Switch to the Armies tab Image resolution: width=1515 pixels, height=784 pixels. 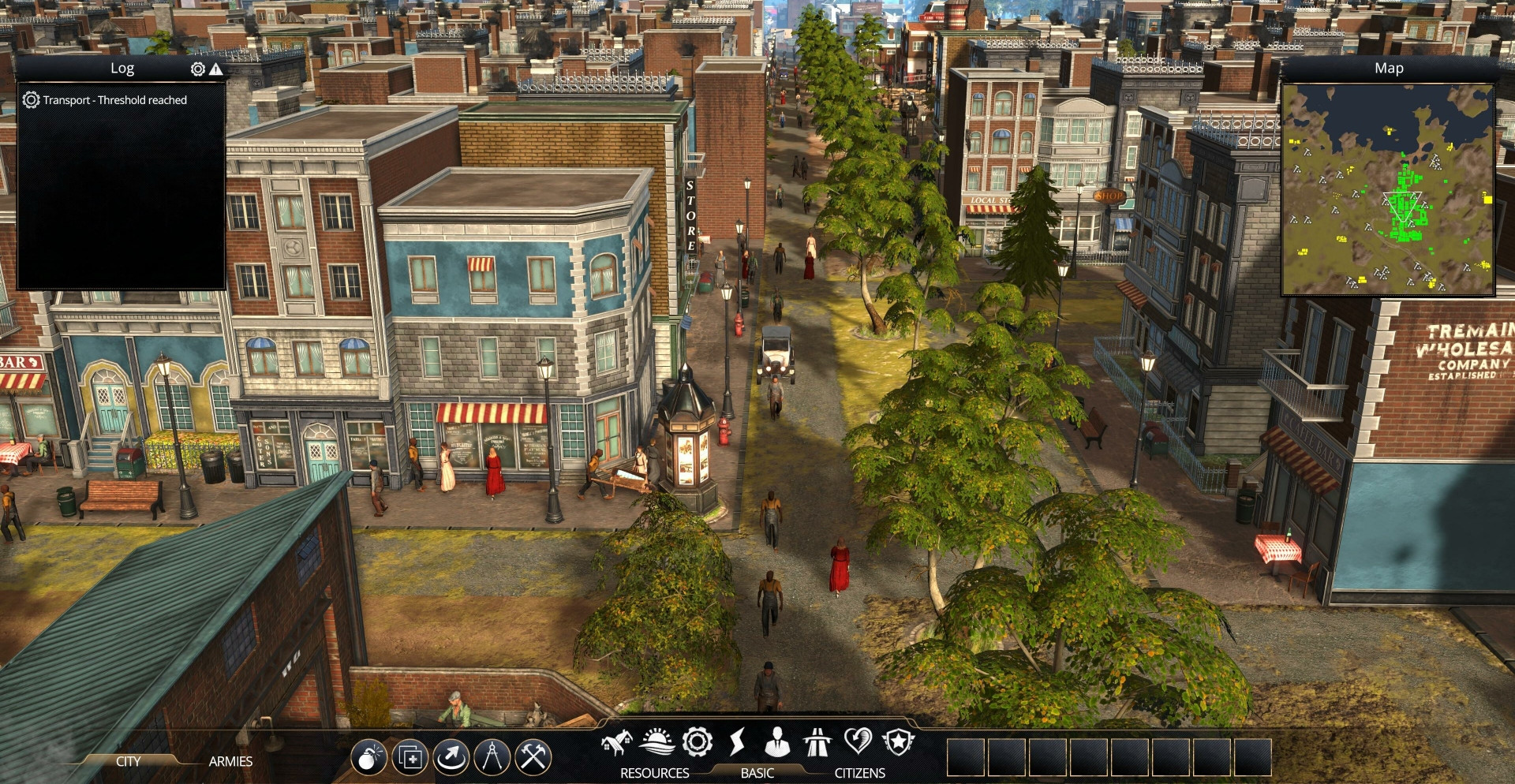click(x=230, y=761)
